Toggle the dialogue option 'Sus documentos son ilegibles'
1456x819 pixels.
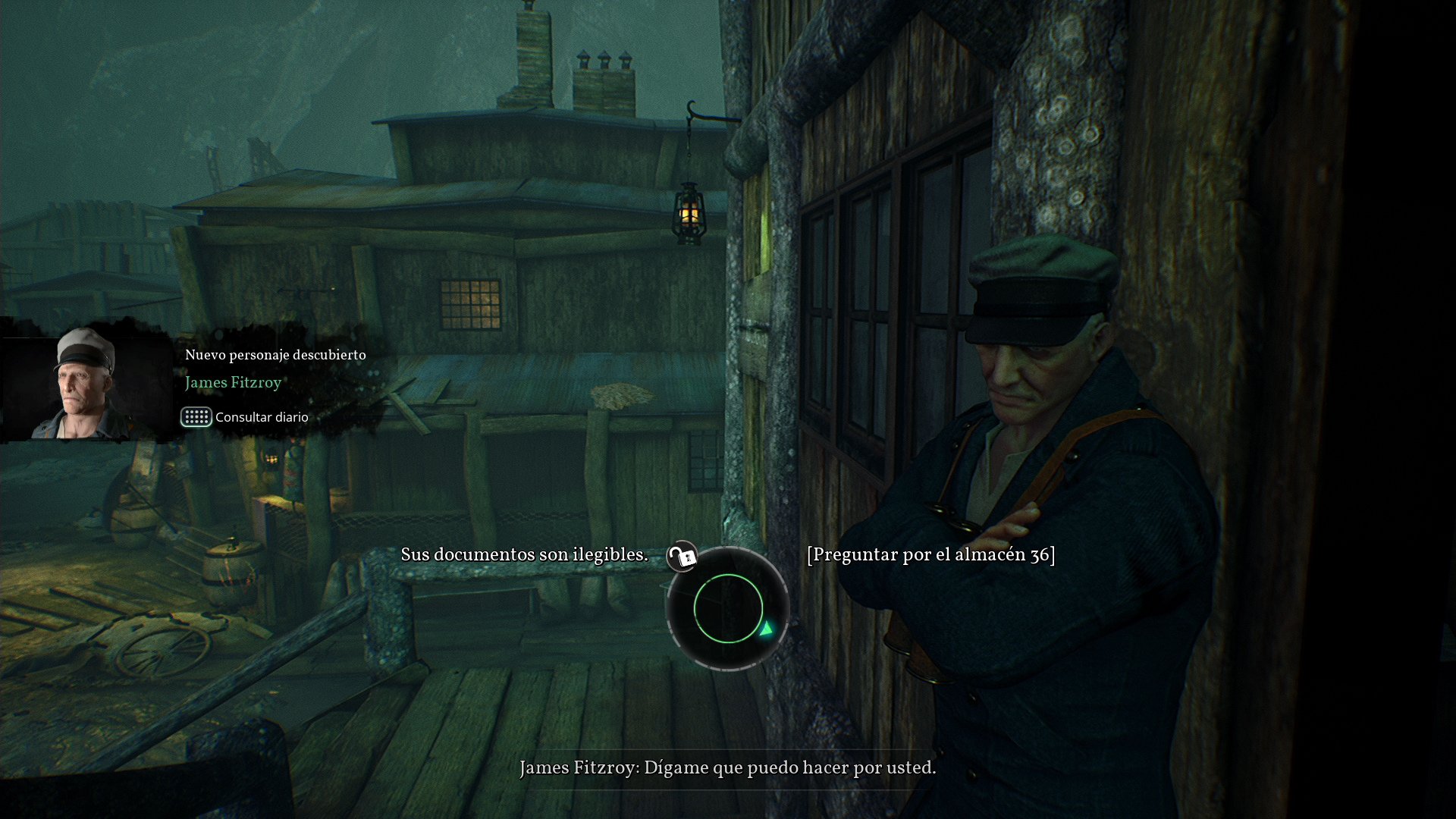[525, 554]
